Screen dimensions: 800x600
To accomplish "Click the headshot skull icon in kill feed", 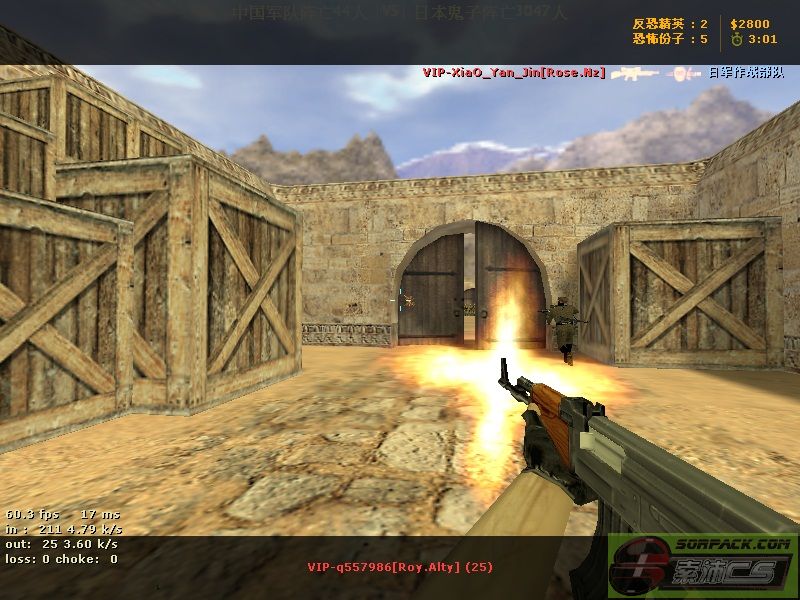I will coord(685,73).
